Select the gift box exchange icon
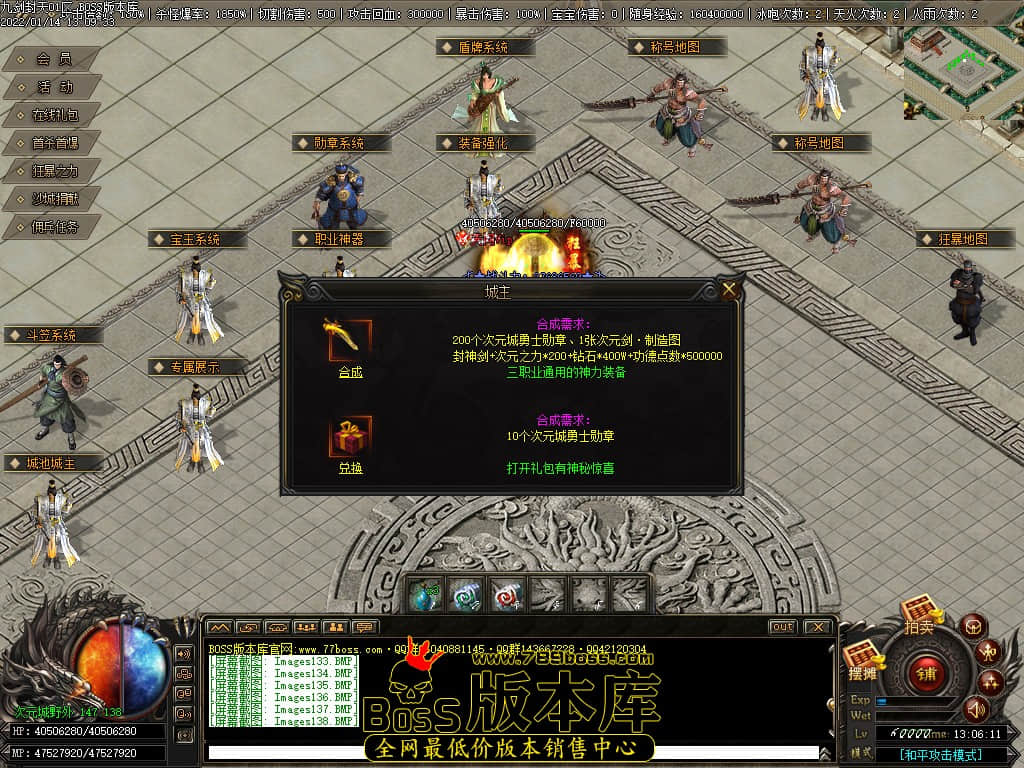 (349, 437)
